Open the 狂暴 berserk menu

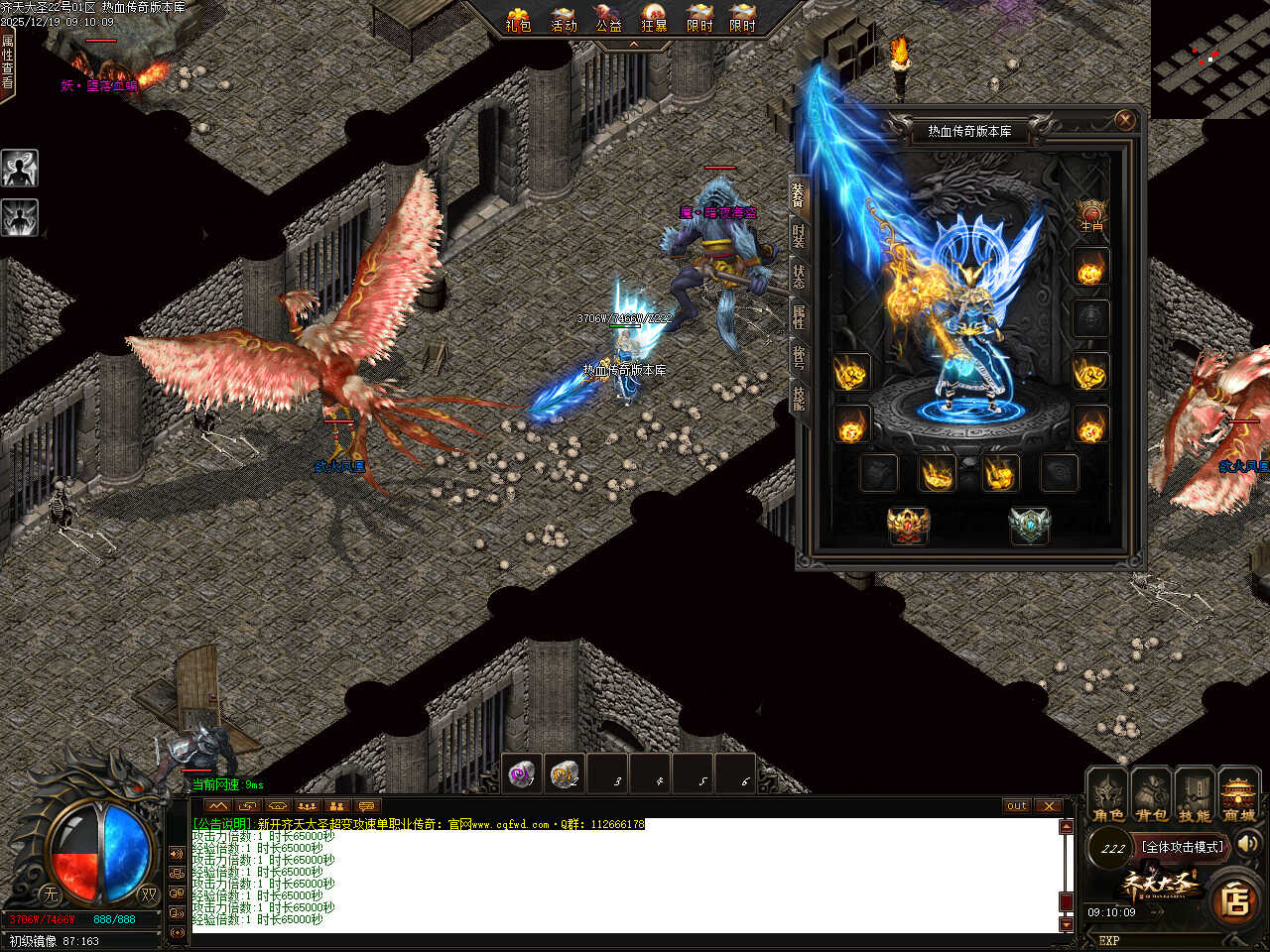[654, 19]
